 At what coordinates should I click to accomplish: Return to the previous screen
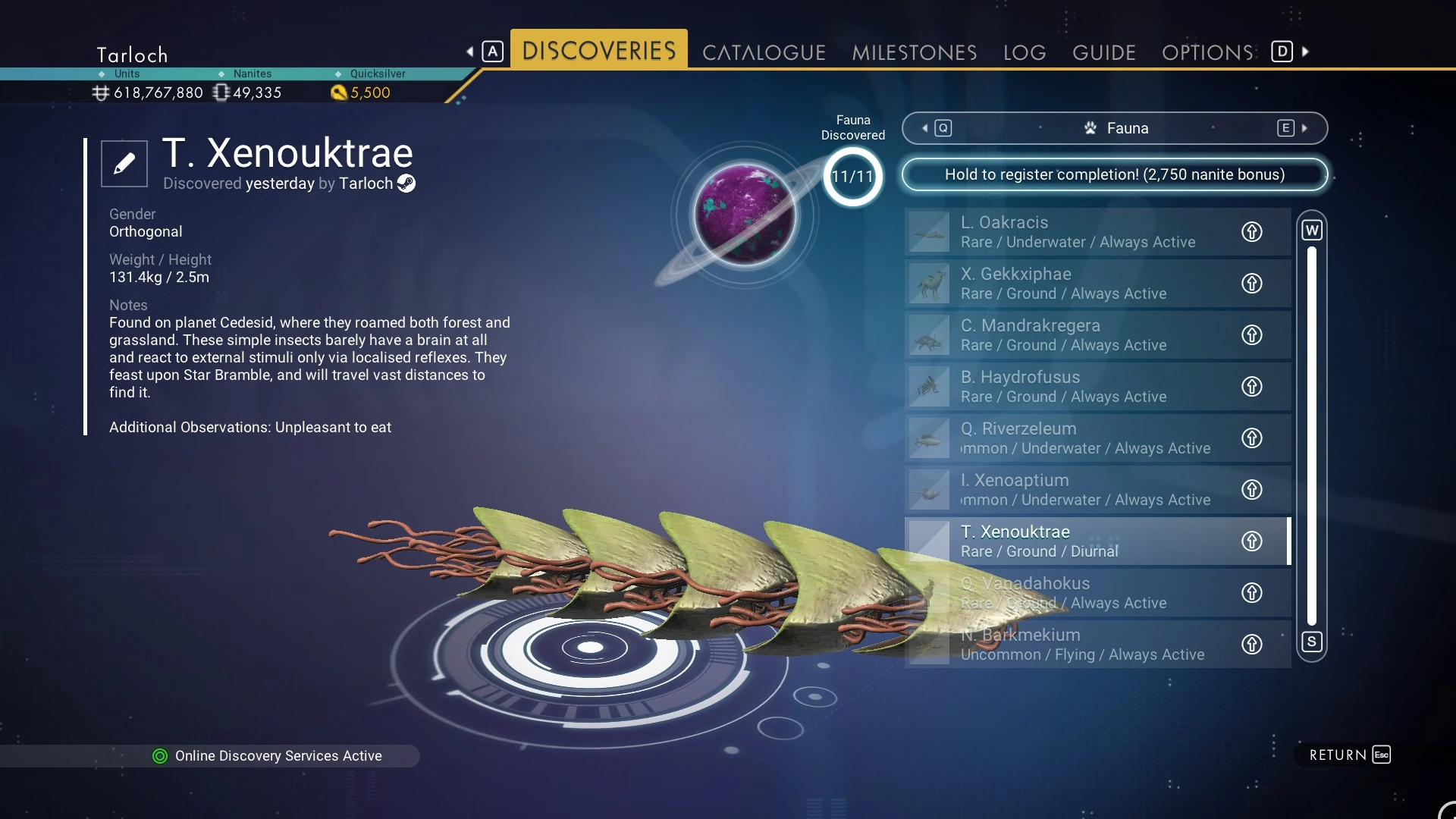coord(1349,755)
